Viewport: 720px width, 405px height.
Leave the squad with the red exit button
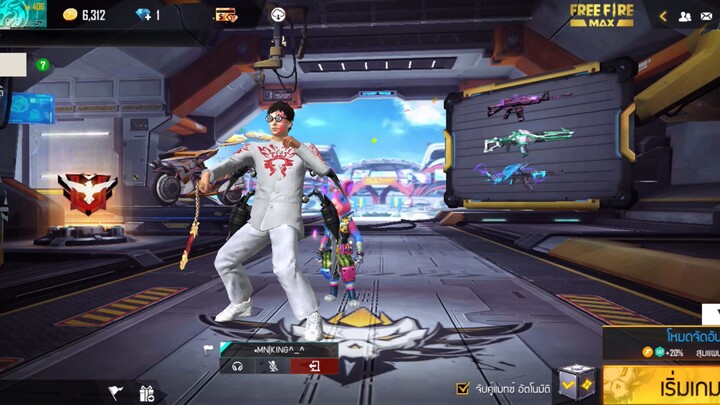pos(313,367)
